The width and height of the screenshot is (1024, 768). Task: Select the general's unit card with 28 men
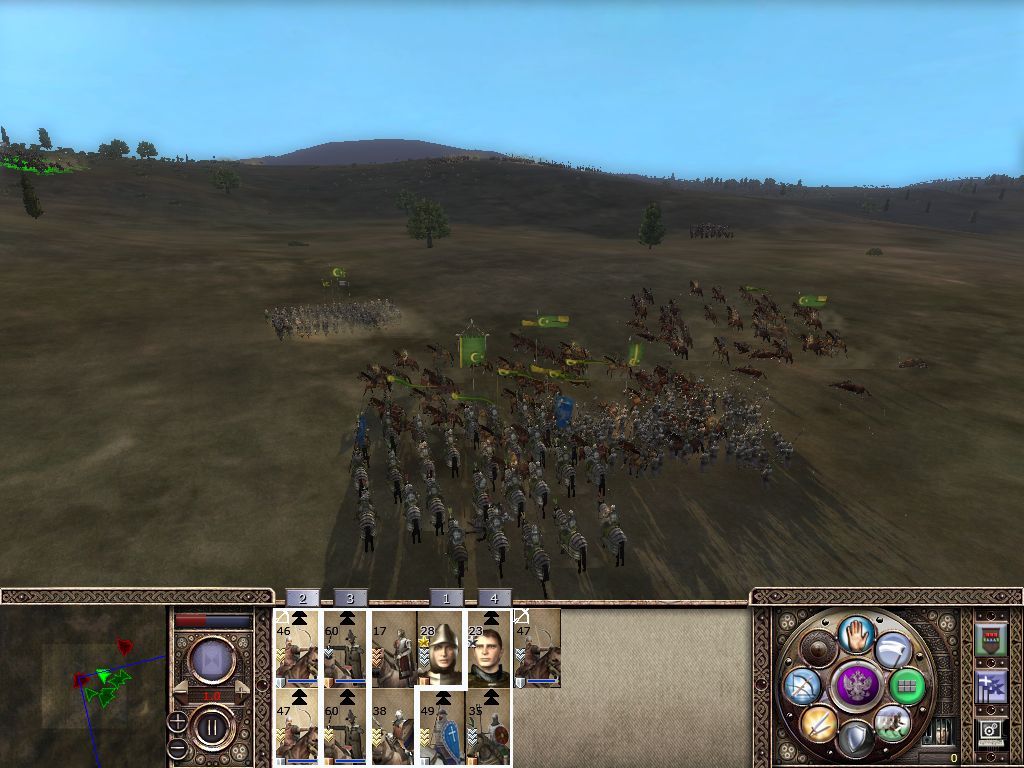point(440,648)
